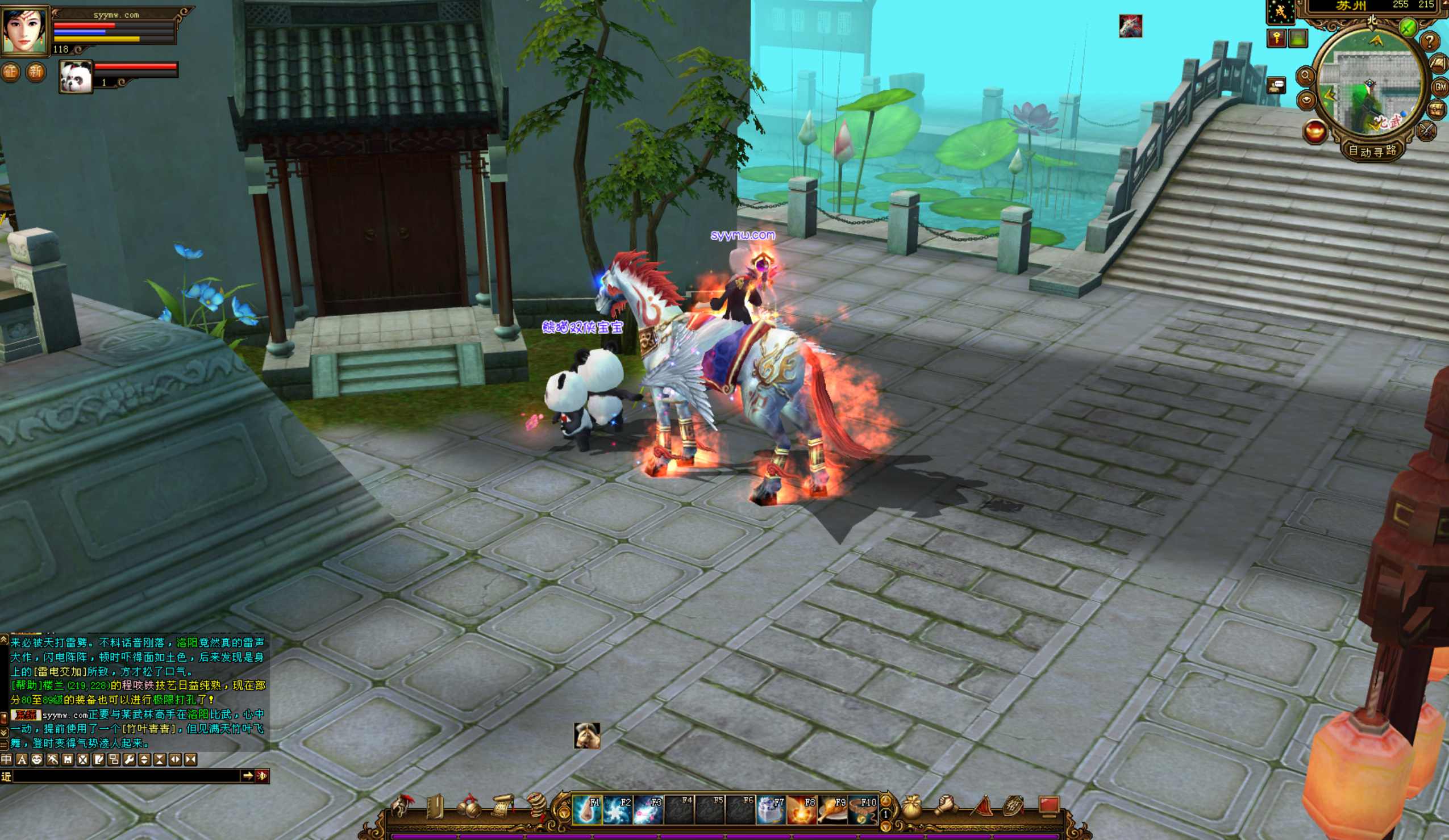1449x840 pixels.
Task: Select the F7 white gift box item
Action: click(x=771, y=810)
